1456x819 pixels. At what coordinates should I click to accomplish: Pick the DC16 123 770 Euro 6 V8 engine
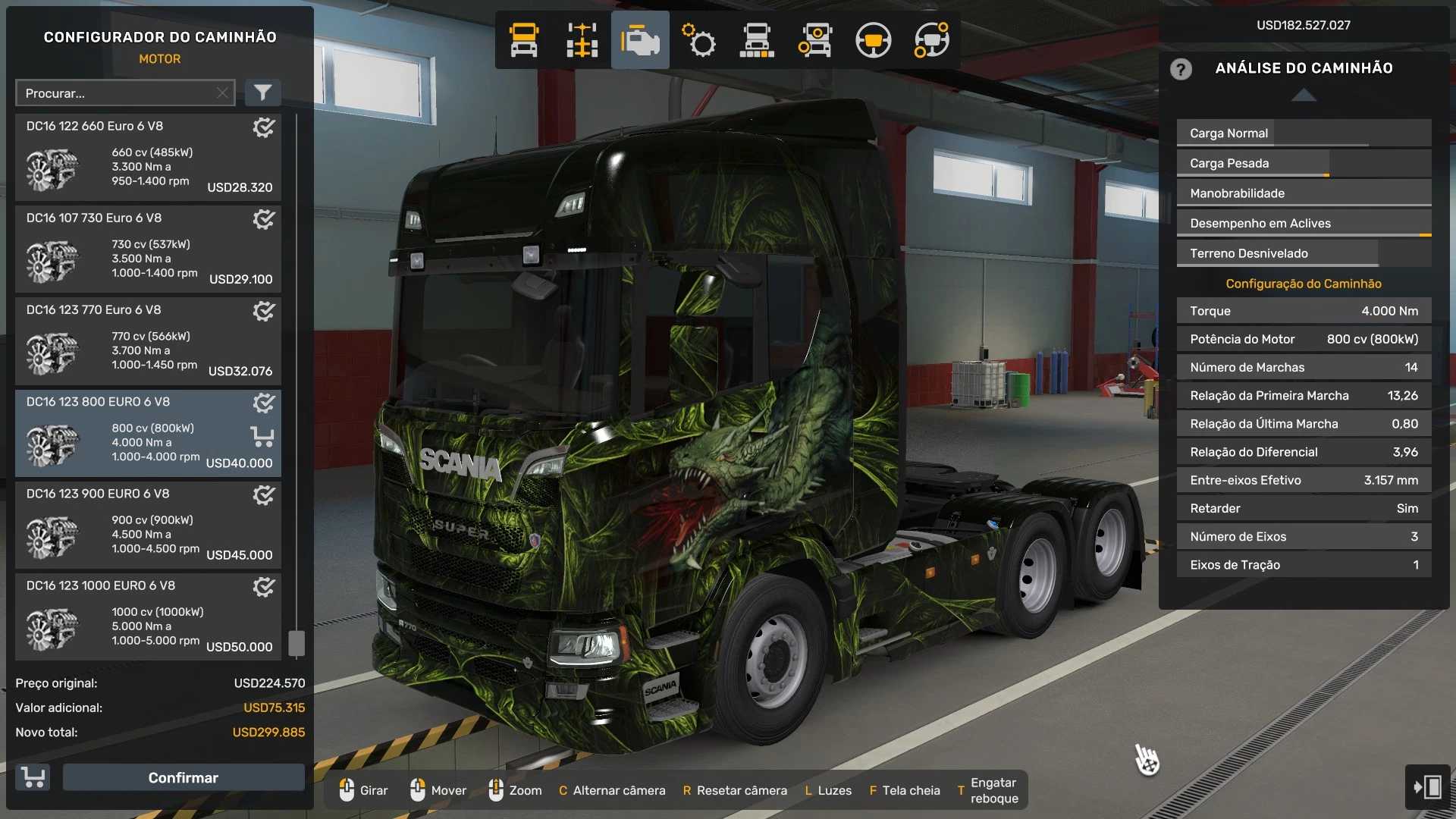click(x=148, y=341)
